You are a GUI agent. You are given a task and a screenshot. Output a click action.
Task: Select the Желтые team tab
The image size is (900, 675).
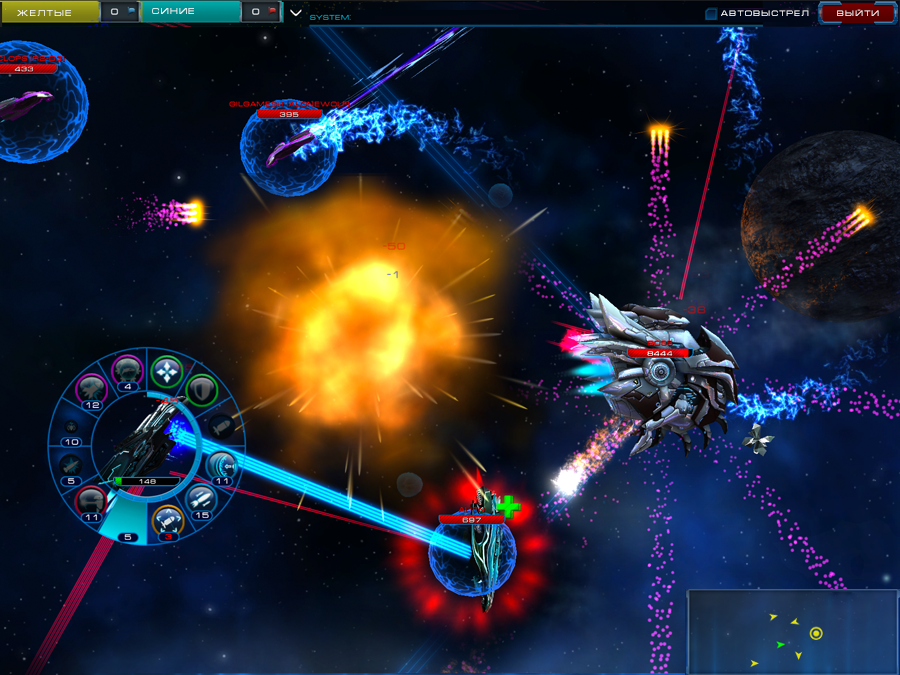click(x=50, y=12)
